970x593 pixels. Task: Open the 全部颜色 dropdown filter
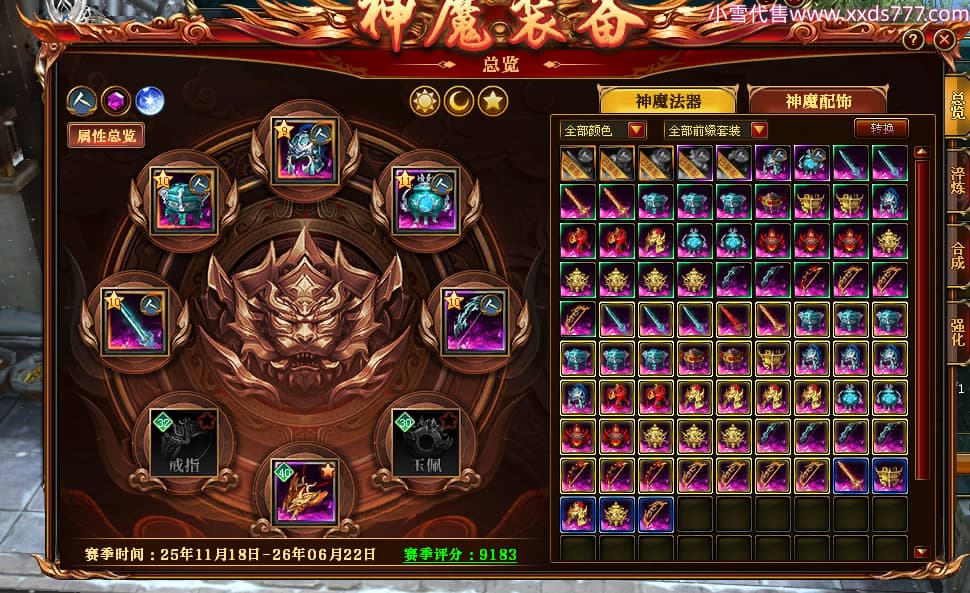tap(604, 130)
